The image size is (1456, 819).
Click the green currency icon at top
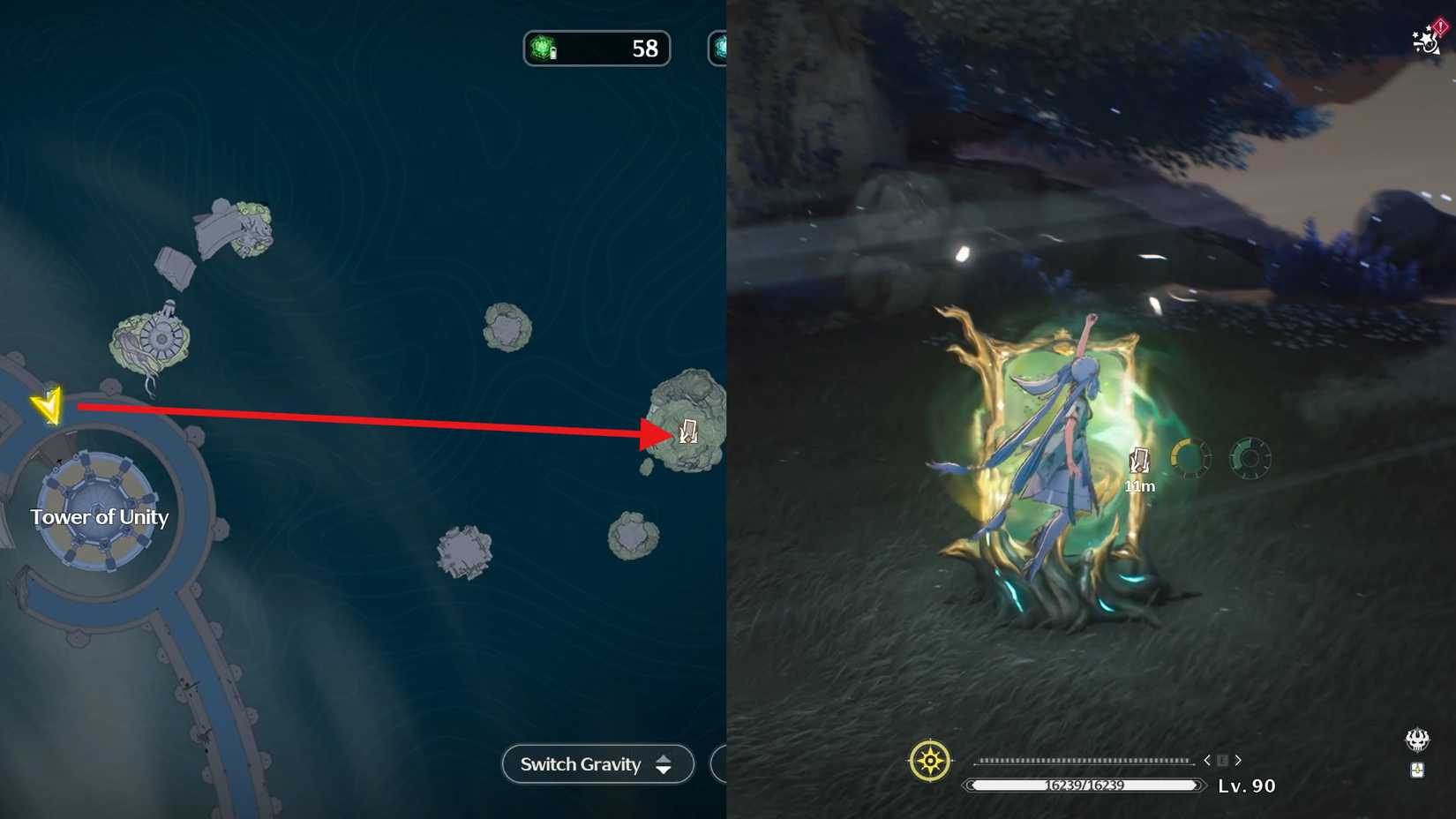coord(542,49)
